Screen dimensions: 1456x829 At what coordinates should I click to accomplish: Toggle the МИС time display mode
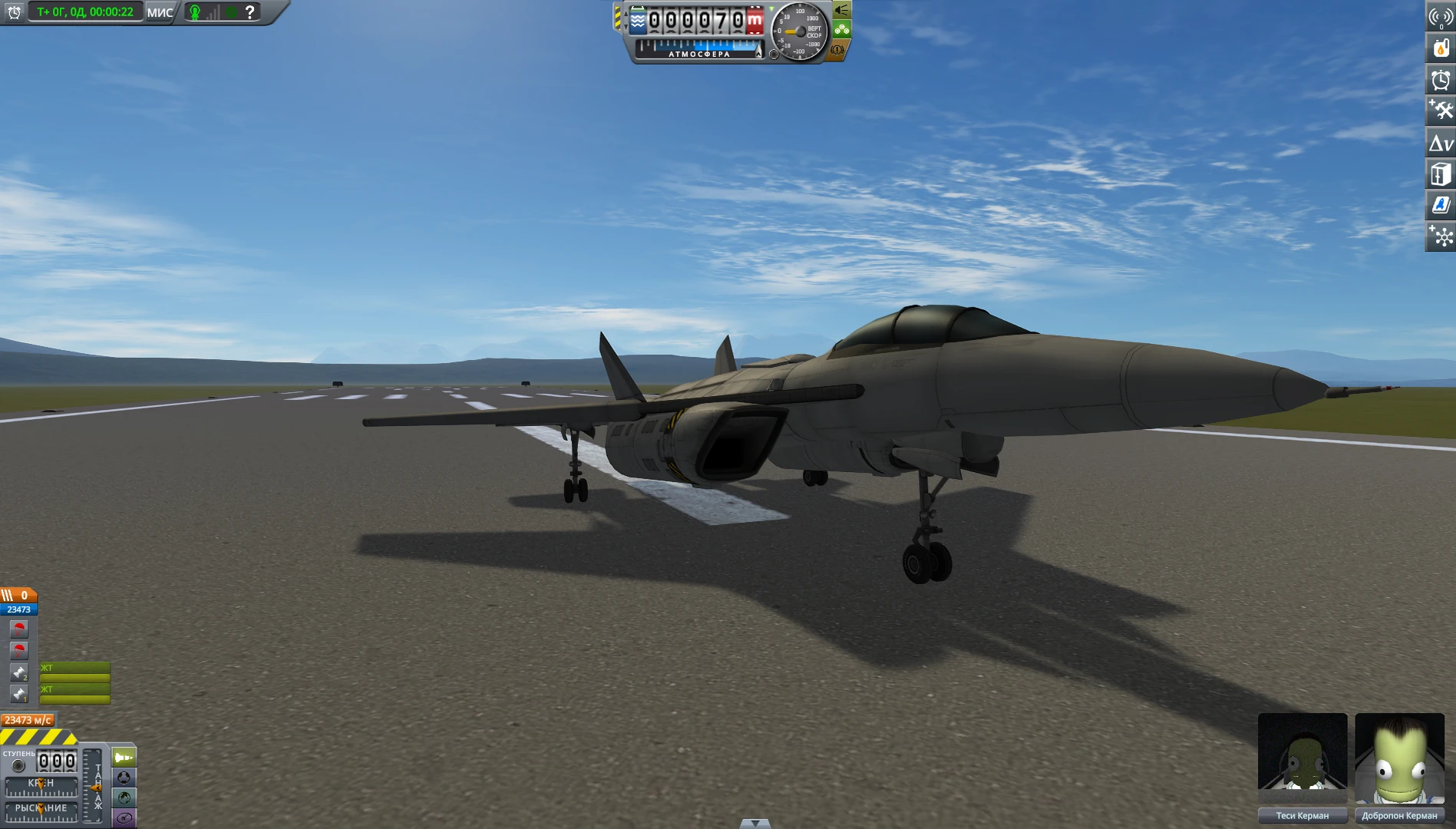click(x=159, y=12)
